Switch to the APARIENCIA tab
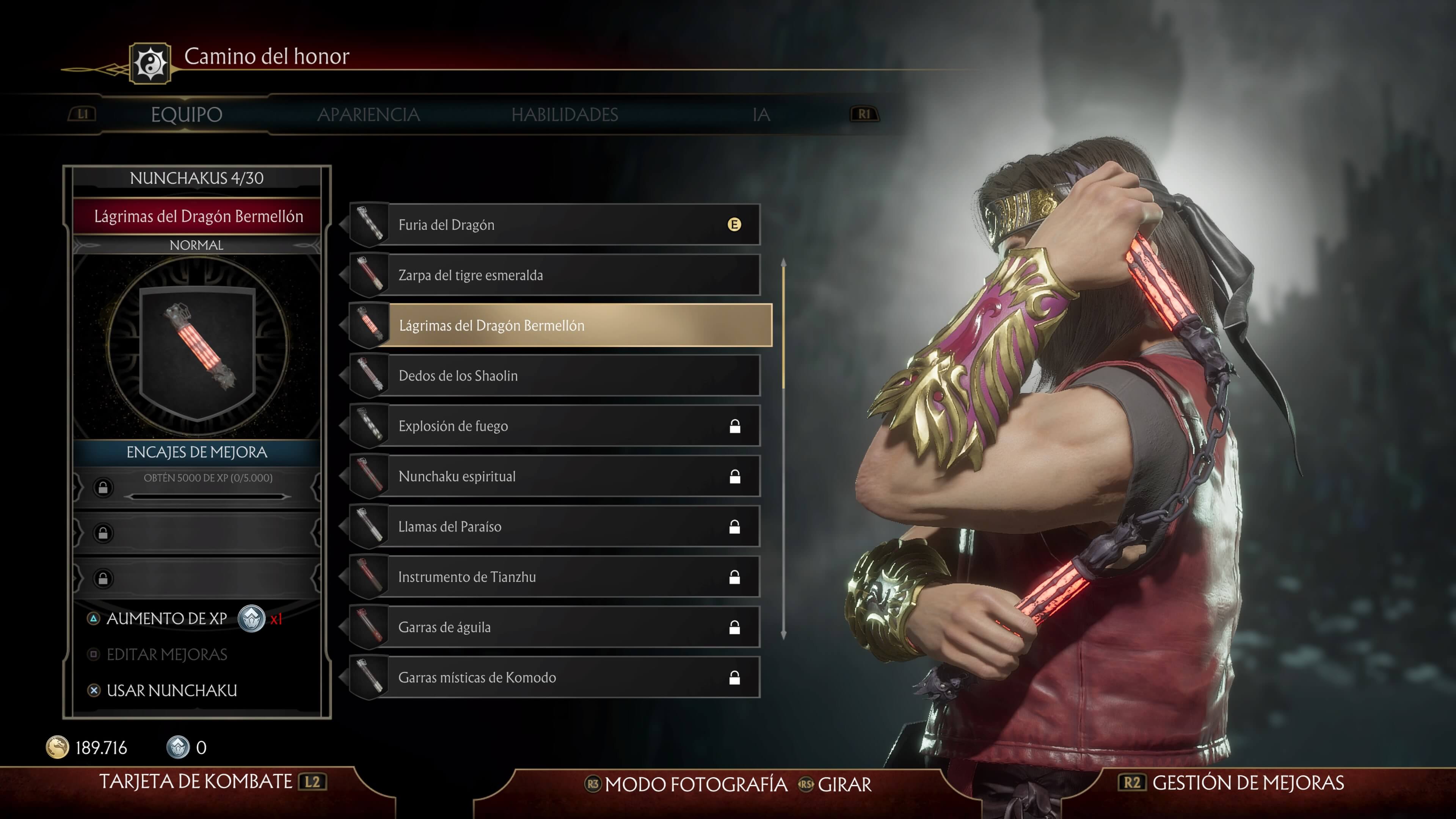 coord(369,115)
